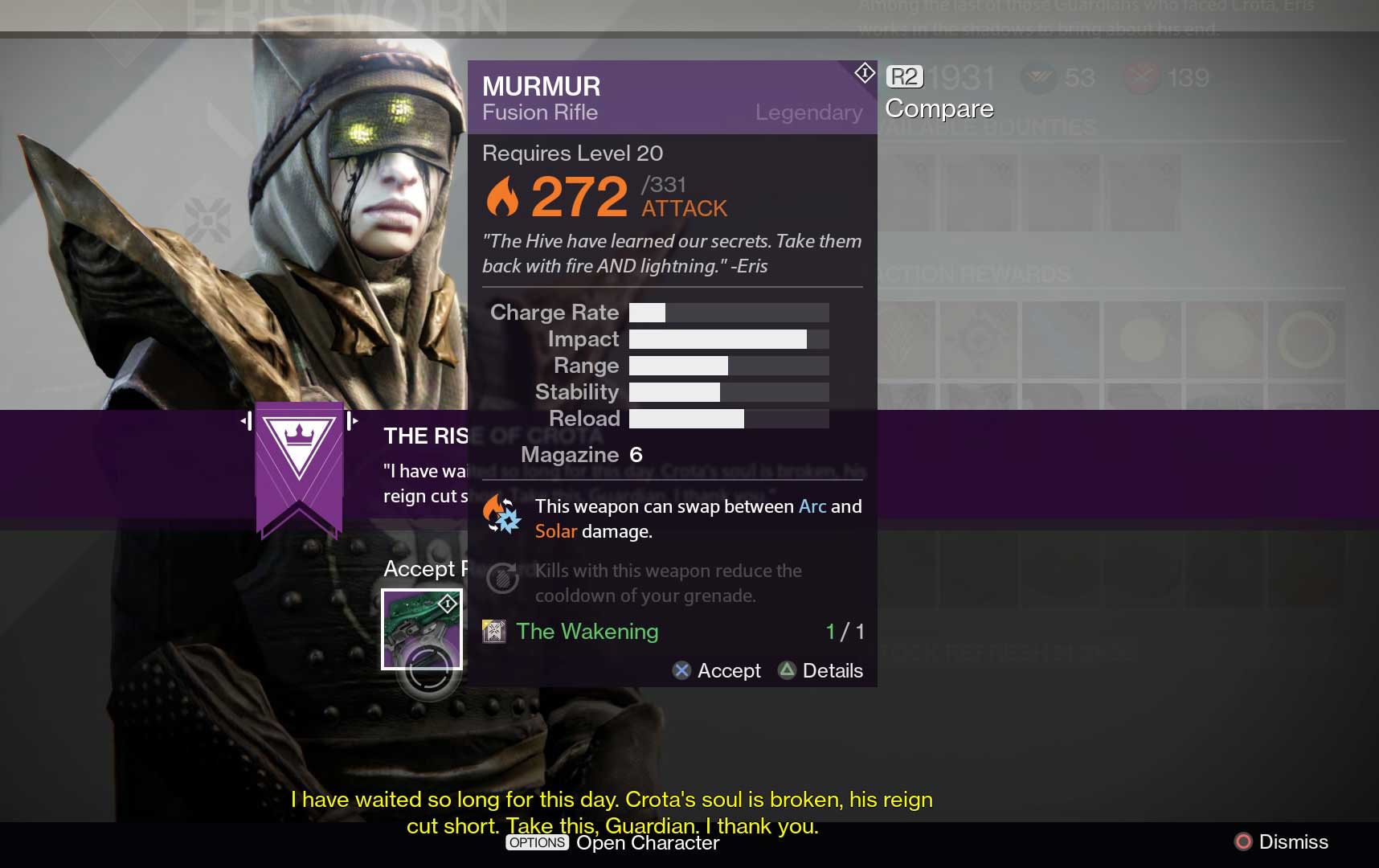Screen dimensions: 1379x868
Task: Select The Wakening quest objective row
Action: pyautogui.click(x=672, y=632)
